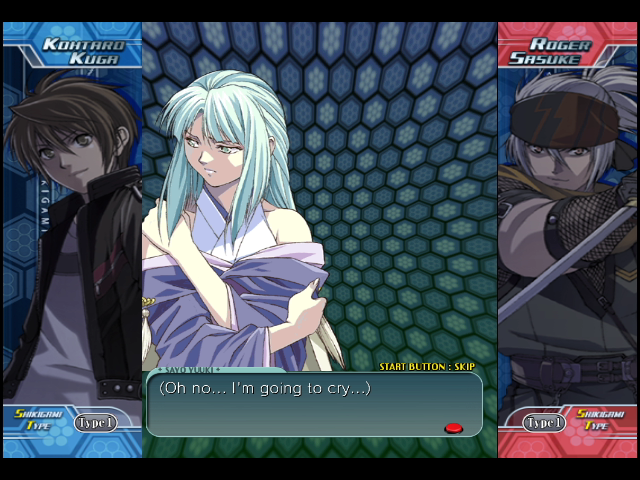The width and height of the screenshot is (640, 480).
Task: Click the red dialogue advance indicator
Action: tap(453, 428)
